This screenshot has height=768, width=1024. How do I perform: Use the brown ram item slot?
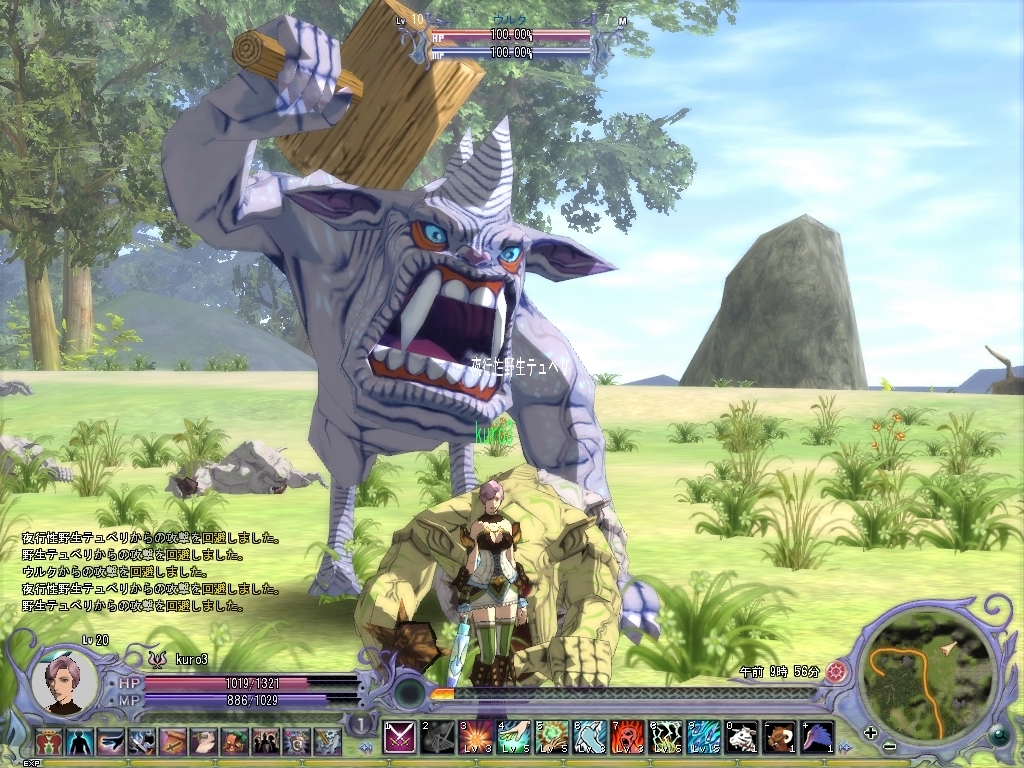[x=780, y=737]
